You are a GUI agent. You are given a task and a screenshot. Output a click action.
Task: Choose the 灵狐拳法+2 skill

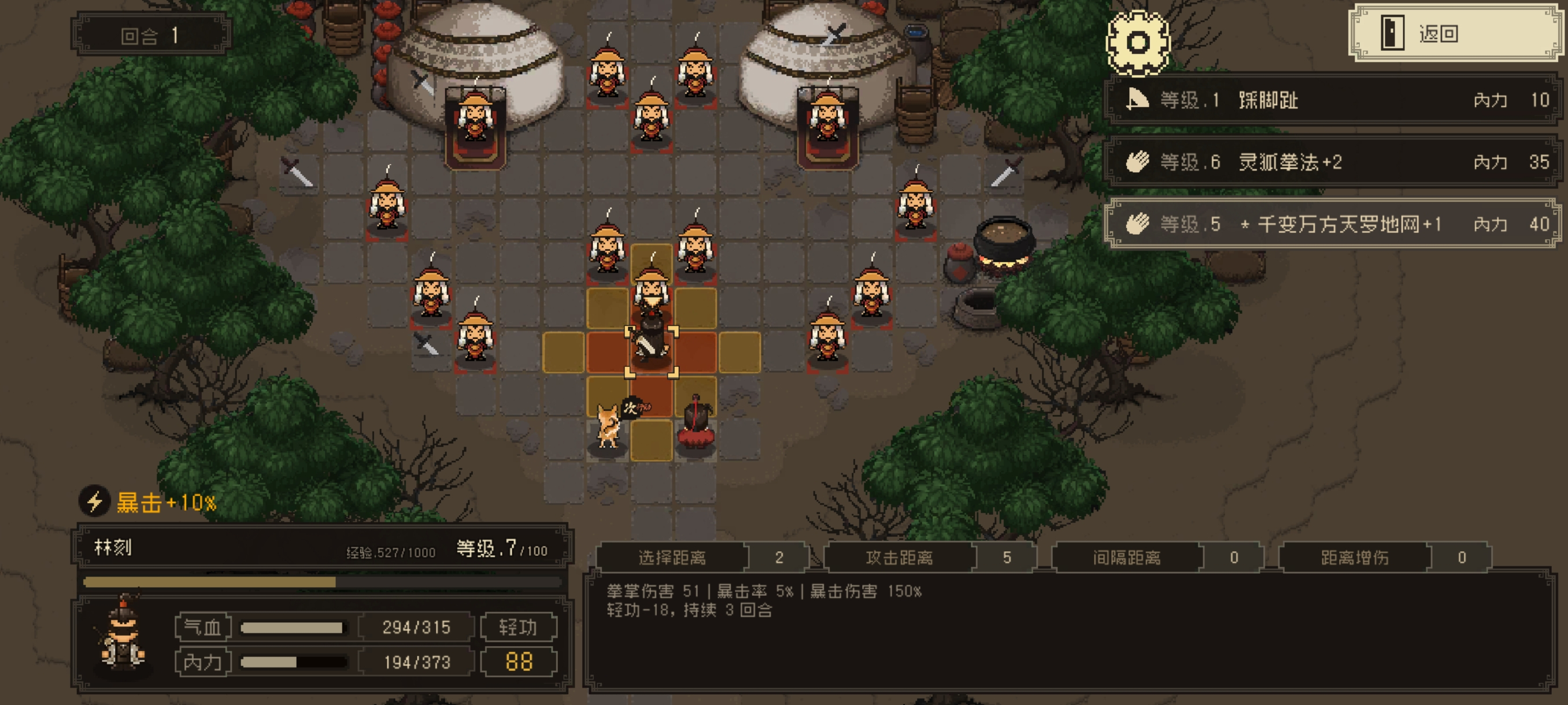[1332, 162]
